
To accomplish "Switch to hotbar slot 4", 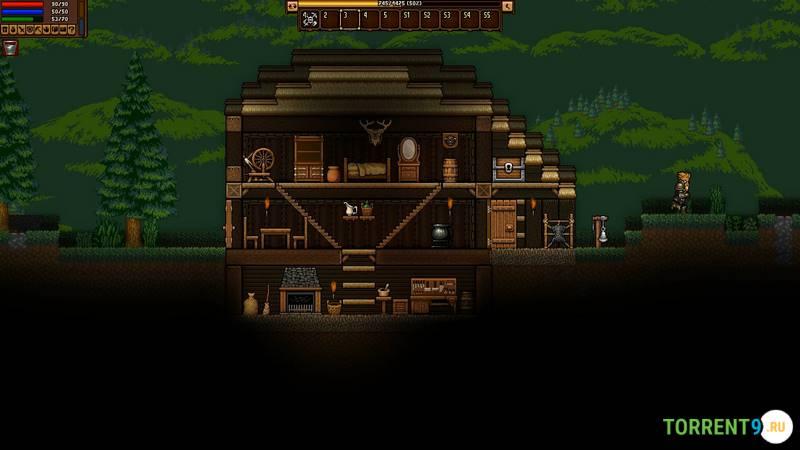I will pyautogui.click(x=369, y=19).
